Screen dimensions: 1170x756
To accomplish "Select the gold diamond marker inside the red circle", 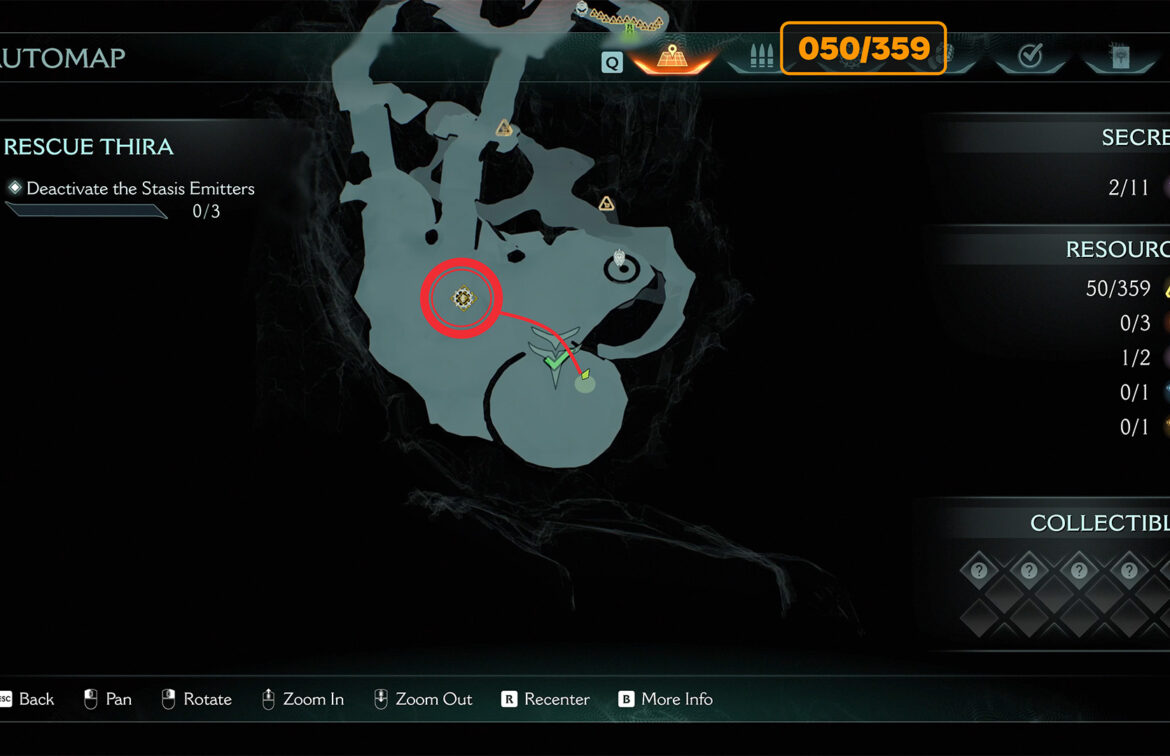I will click(462, 297).
